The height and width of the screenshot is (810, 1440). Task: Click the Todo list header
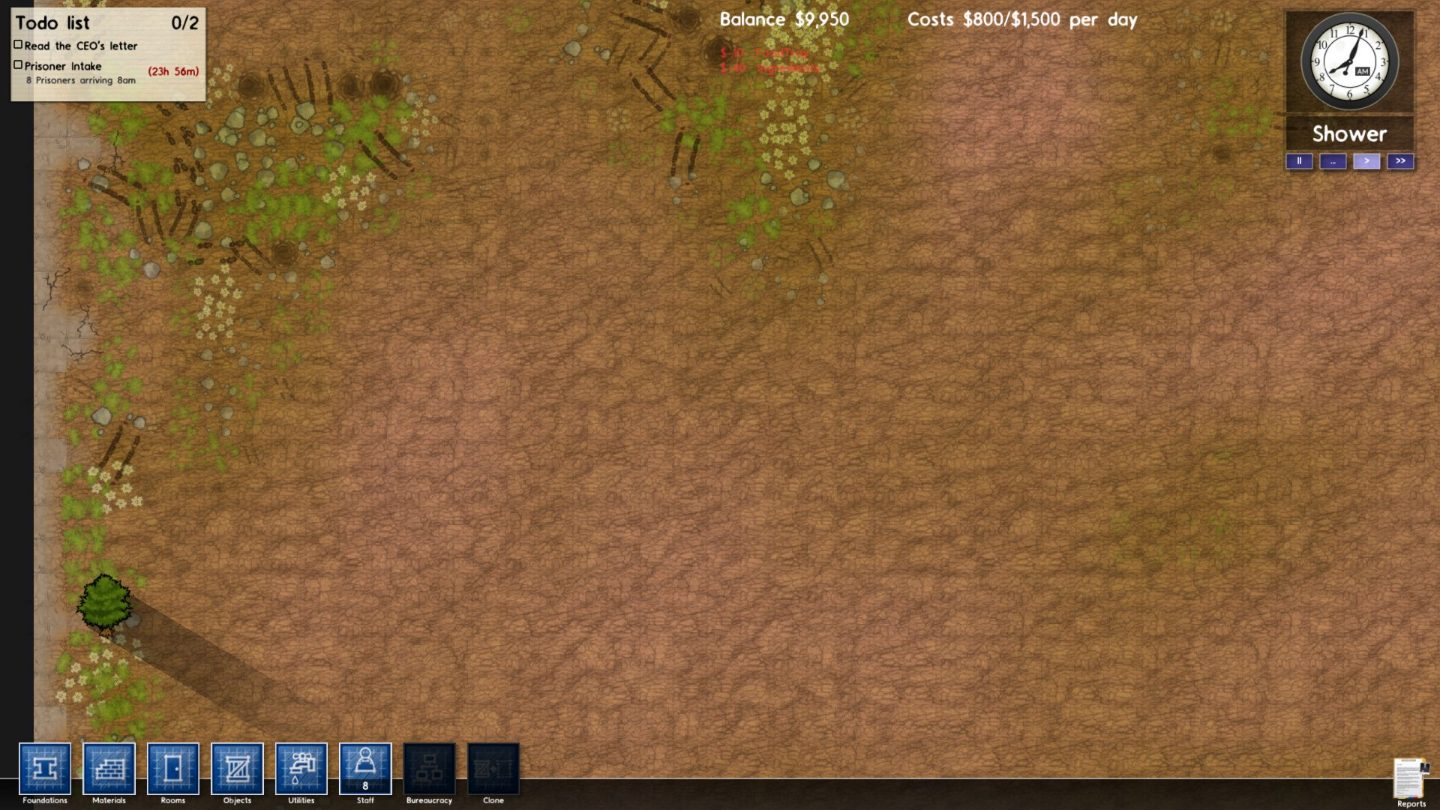click(x=52, y=23)
